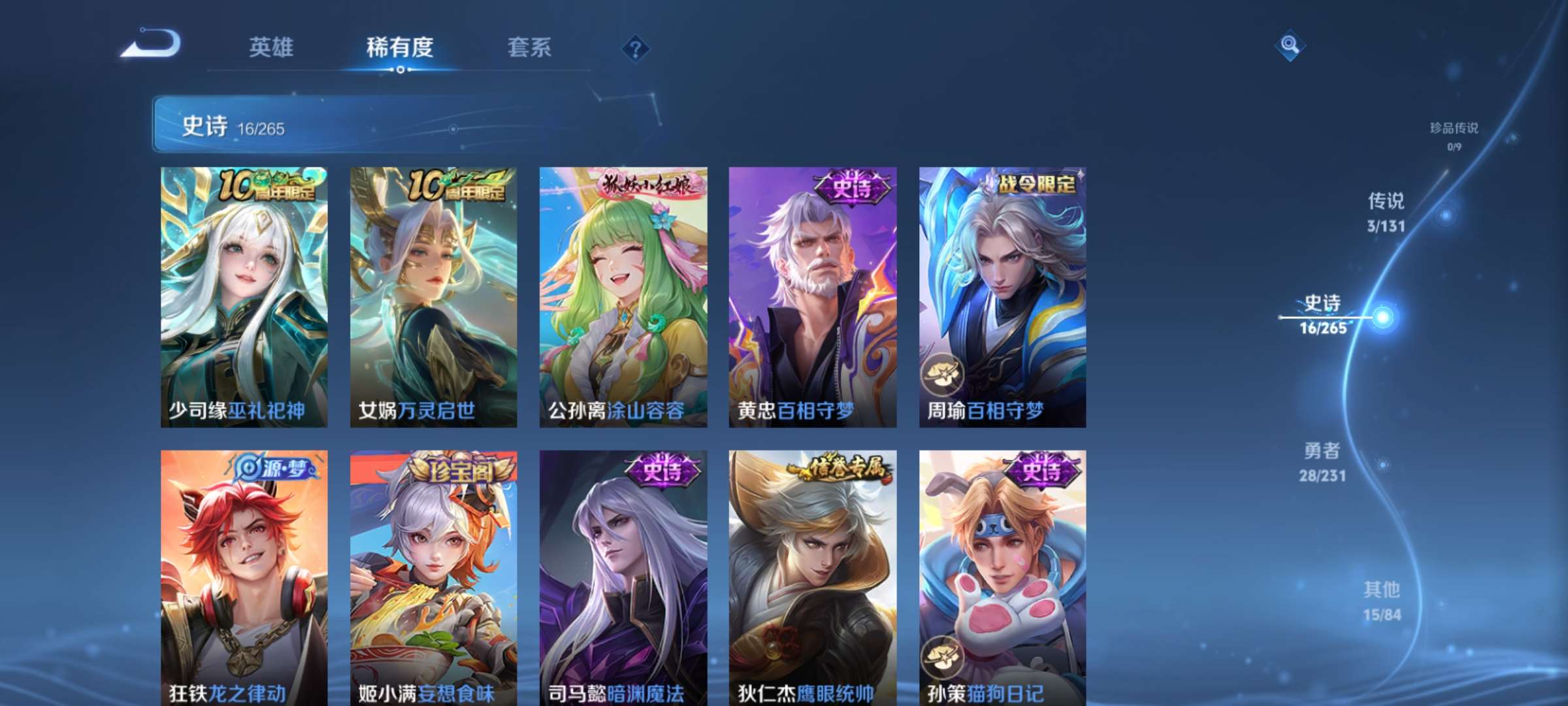The image size is (1568, 706).
Task: Switch to the 英雄 tab
Action: [x=271, y=48]
